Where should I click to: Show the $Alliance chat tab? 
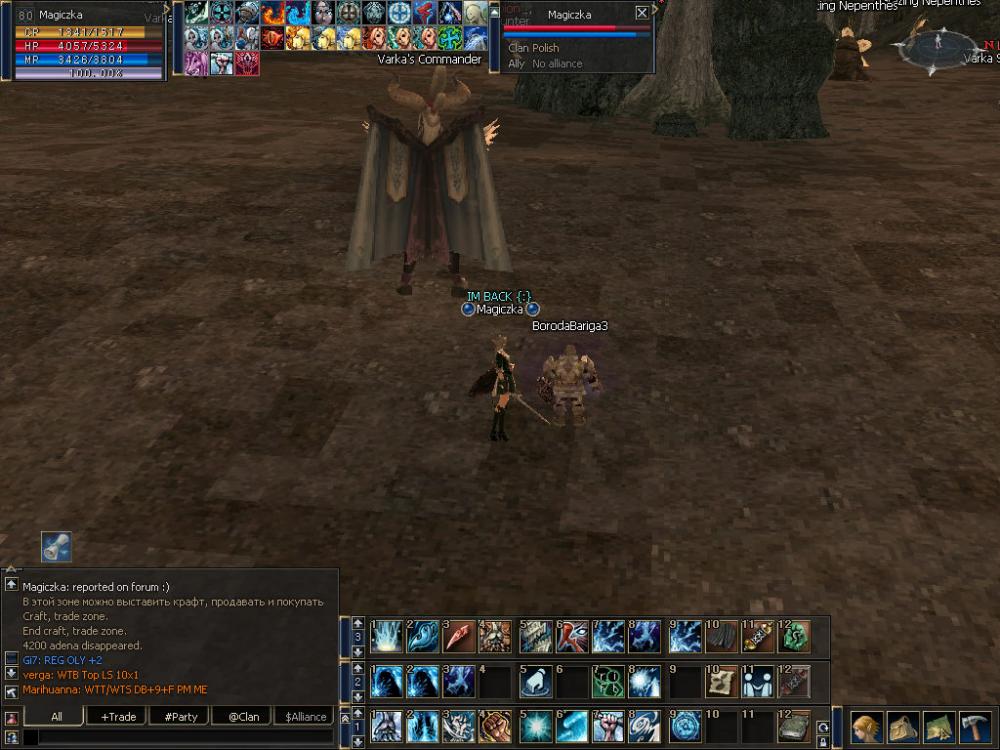[305, 716]
